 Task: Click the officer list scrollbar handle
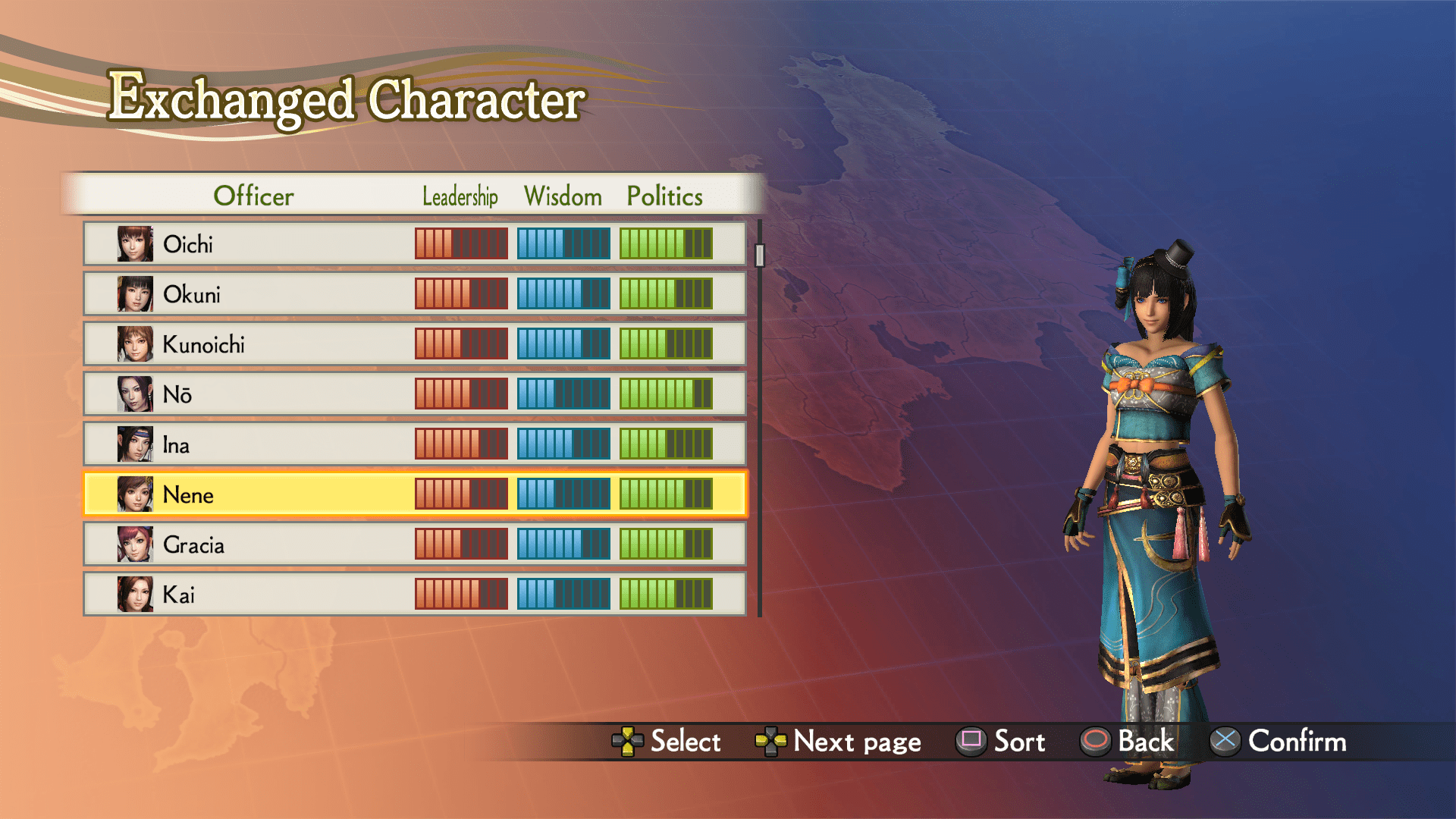pyautogui.click(x=760, y=255)
